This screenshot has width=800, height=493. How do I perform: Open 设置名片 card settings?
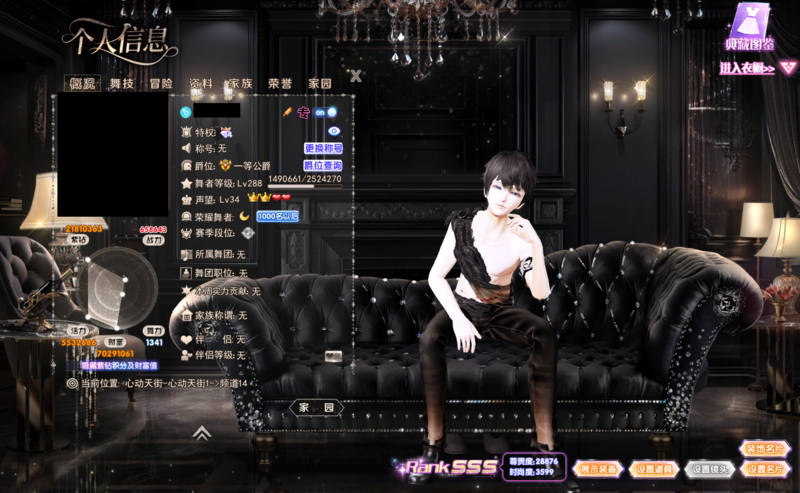coord(765,468)
